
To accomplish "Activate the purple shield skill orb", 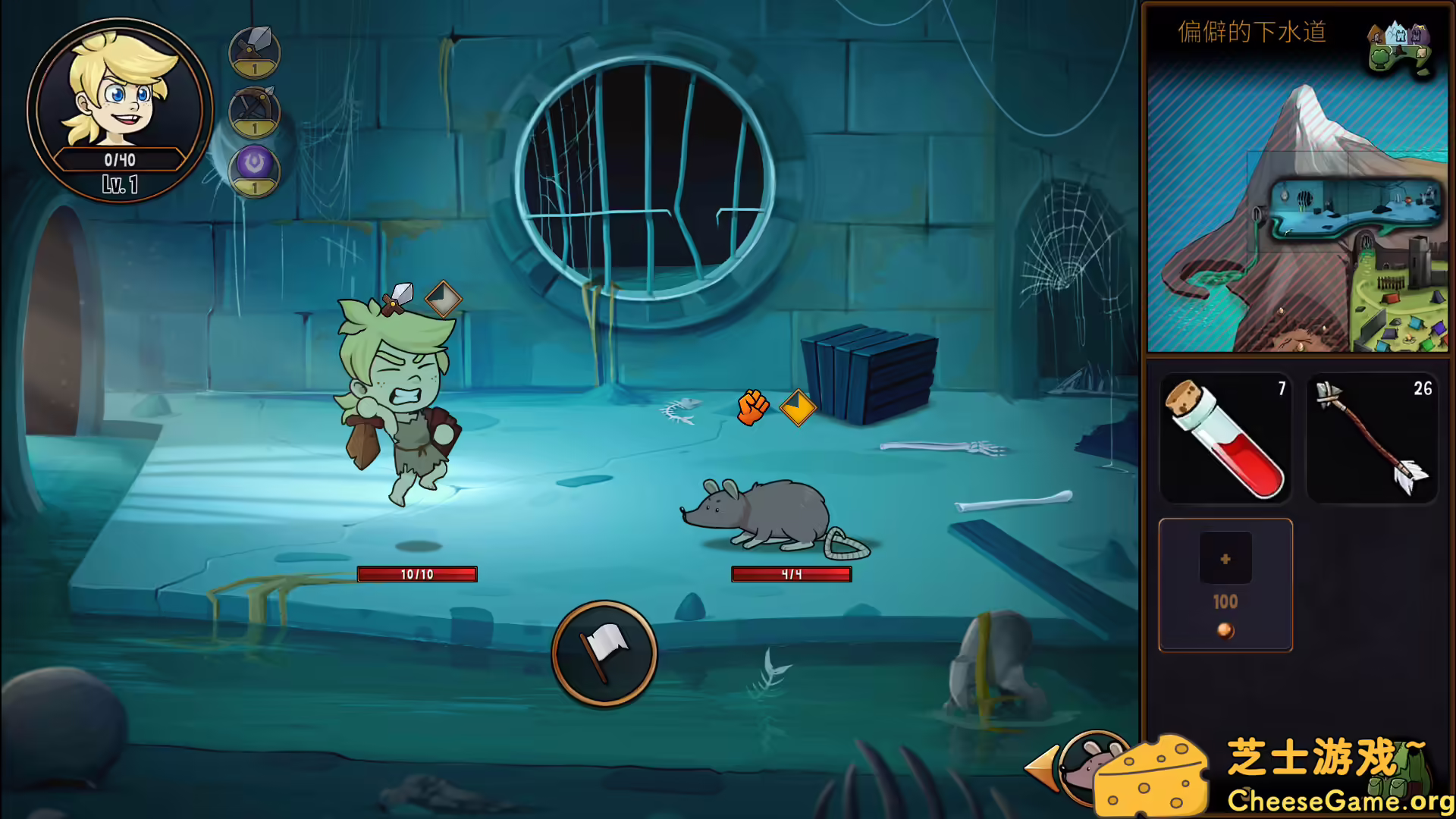I will [x=253, y=171].
